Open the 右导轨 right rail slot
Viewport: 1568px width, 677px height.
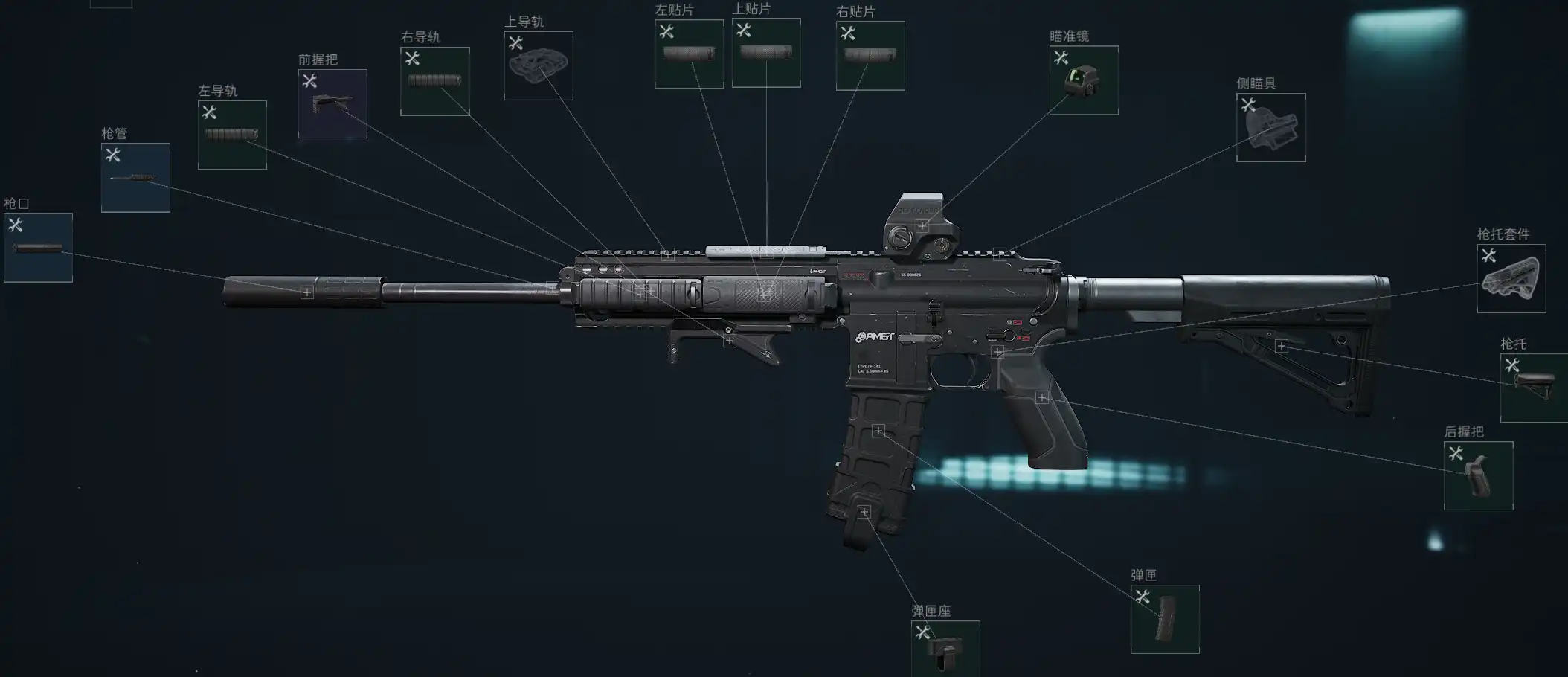(434, 81)
